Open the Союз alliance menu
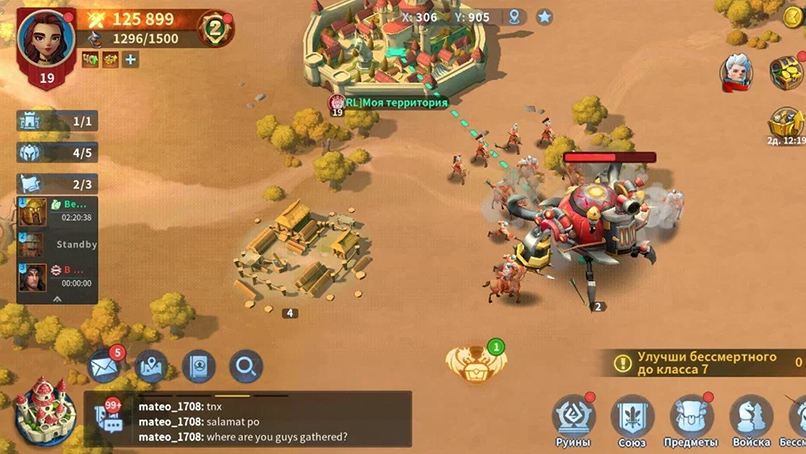Image resolution: width=806 pixels, height=454 pixels. point(633,419)
